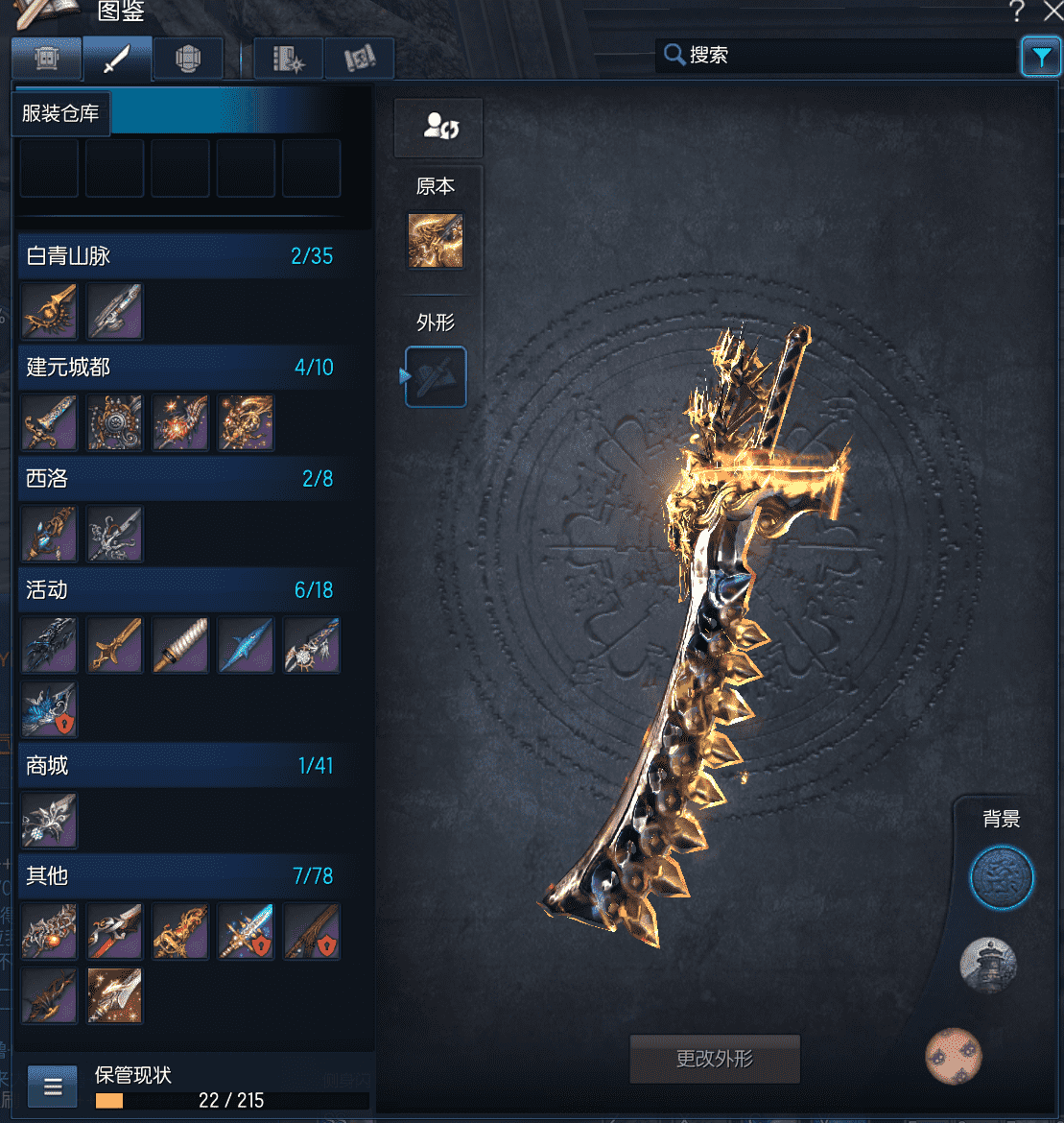Select the 原本 original weapon thumbnail

[436, 241]
